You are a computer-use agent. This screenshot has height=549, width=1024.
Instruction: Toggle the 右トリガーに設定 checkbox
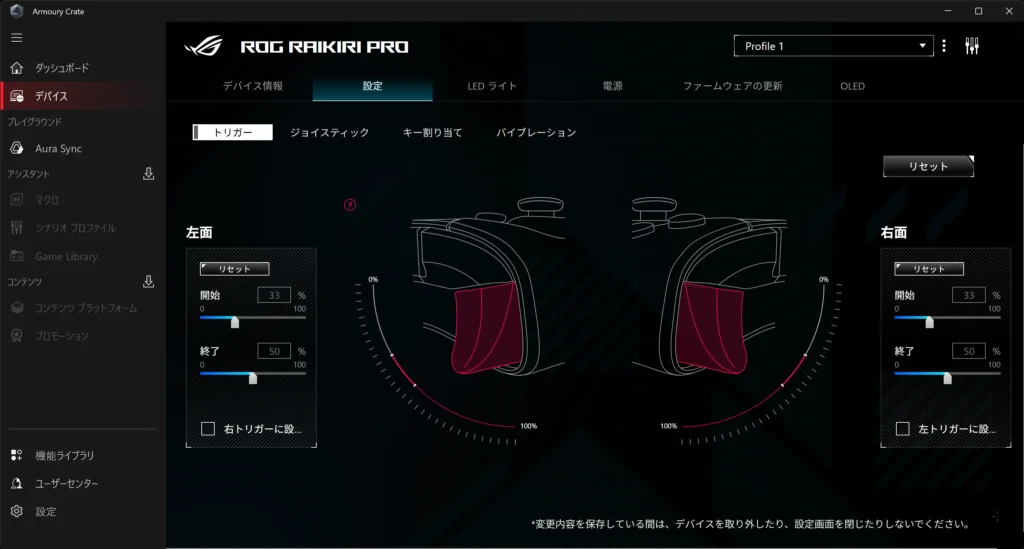click(x=208, y=429)
